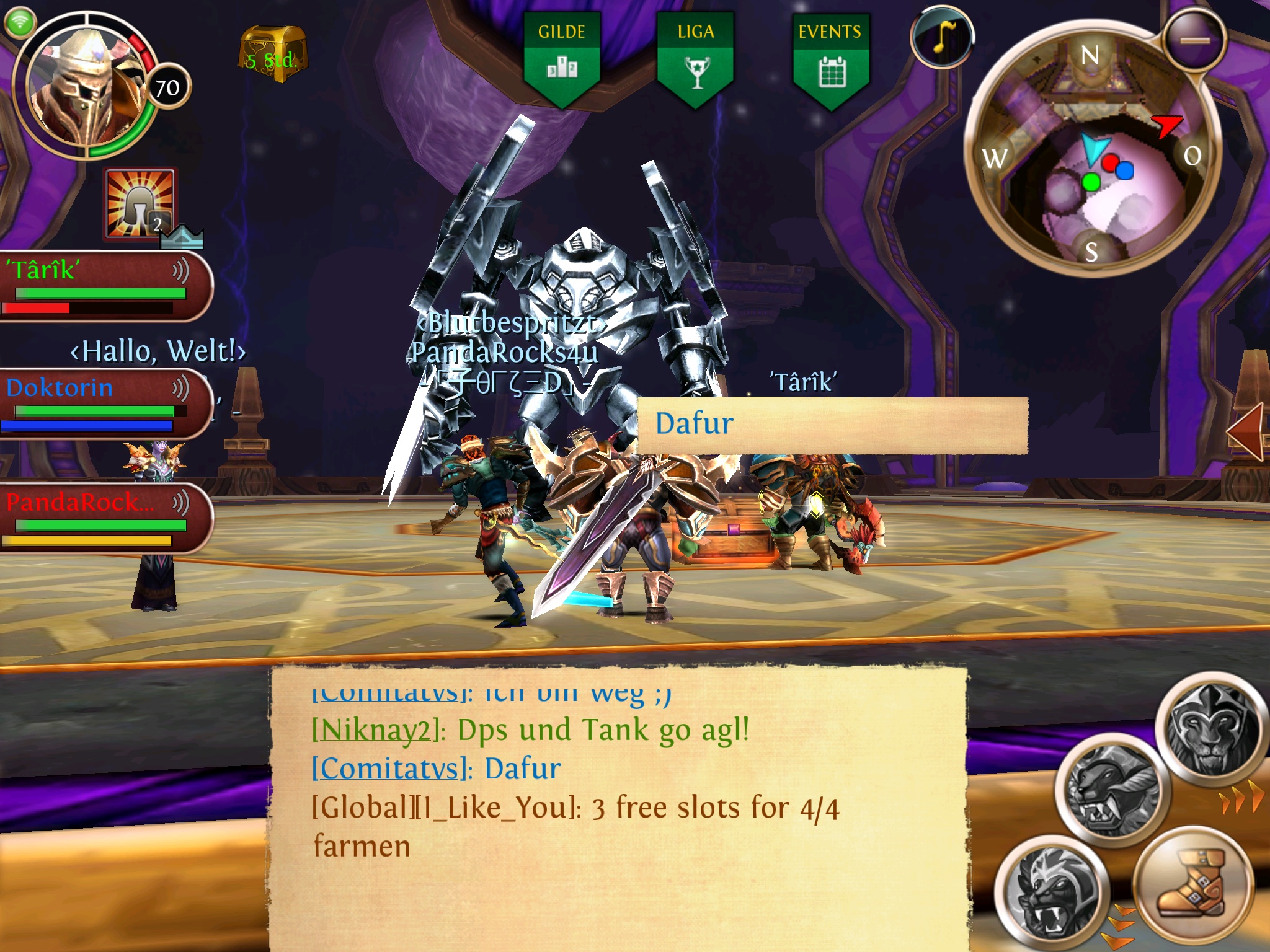Select the helmet buff icon
The image size is (1270, 952).
pyautogui.click(x=140, y=204)
